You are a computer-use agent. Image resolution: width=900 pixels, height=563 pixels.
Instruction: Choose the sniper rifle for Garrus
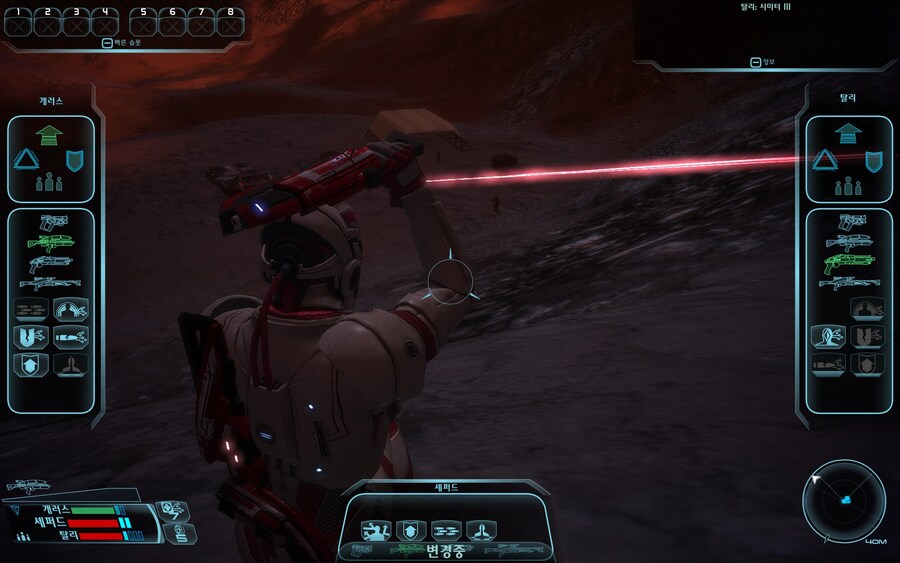point(51,285)
